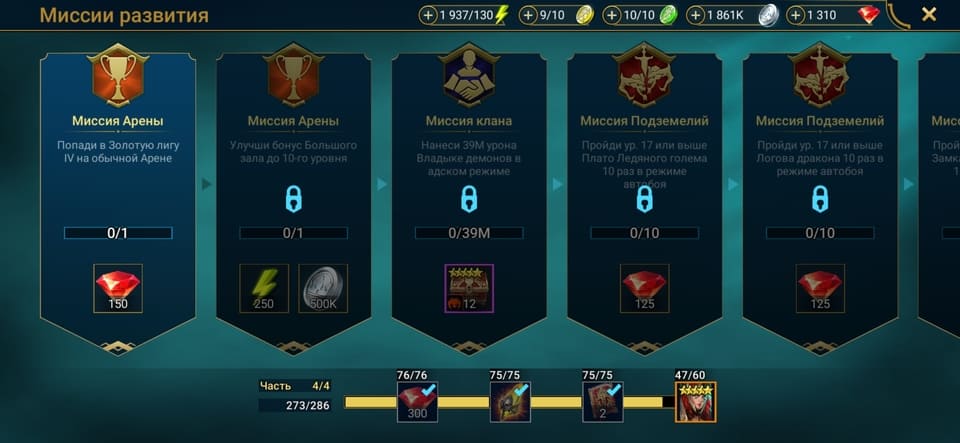Add more energy with the plus button
This screenshot has width=960, height=443.
[x=428, y=16]
